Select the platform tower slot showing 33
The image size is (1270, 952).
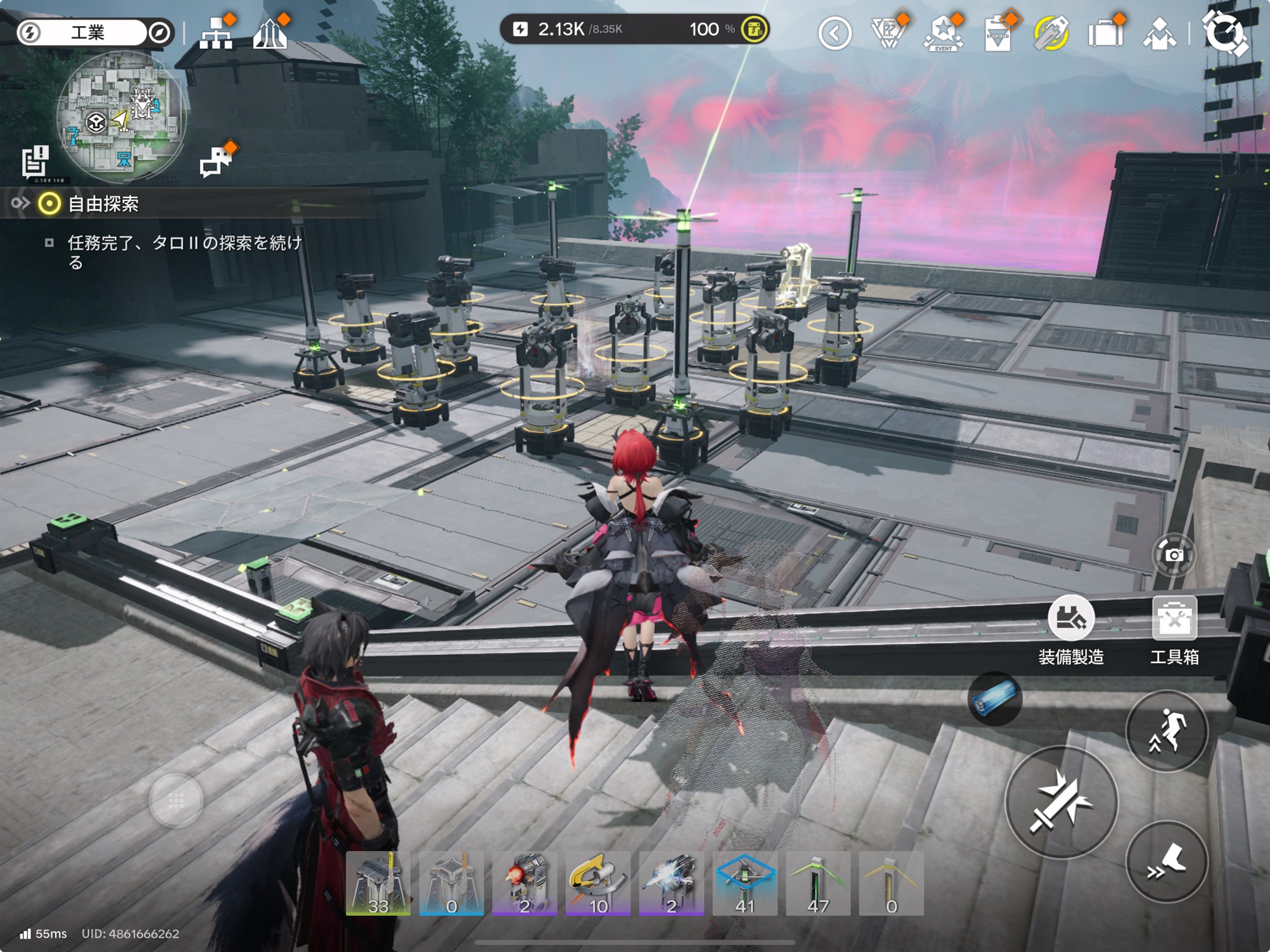click(x=378, y=883)
